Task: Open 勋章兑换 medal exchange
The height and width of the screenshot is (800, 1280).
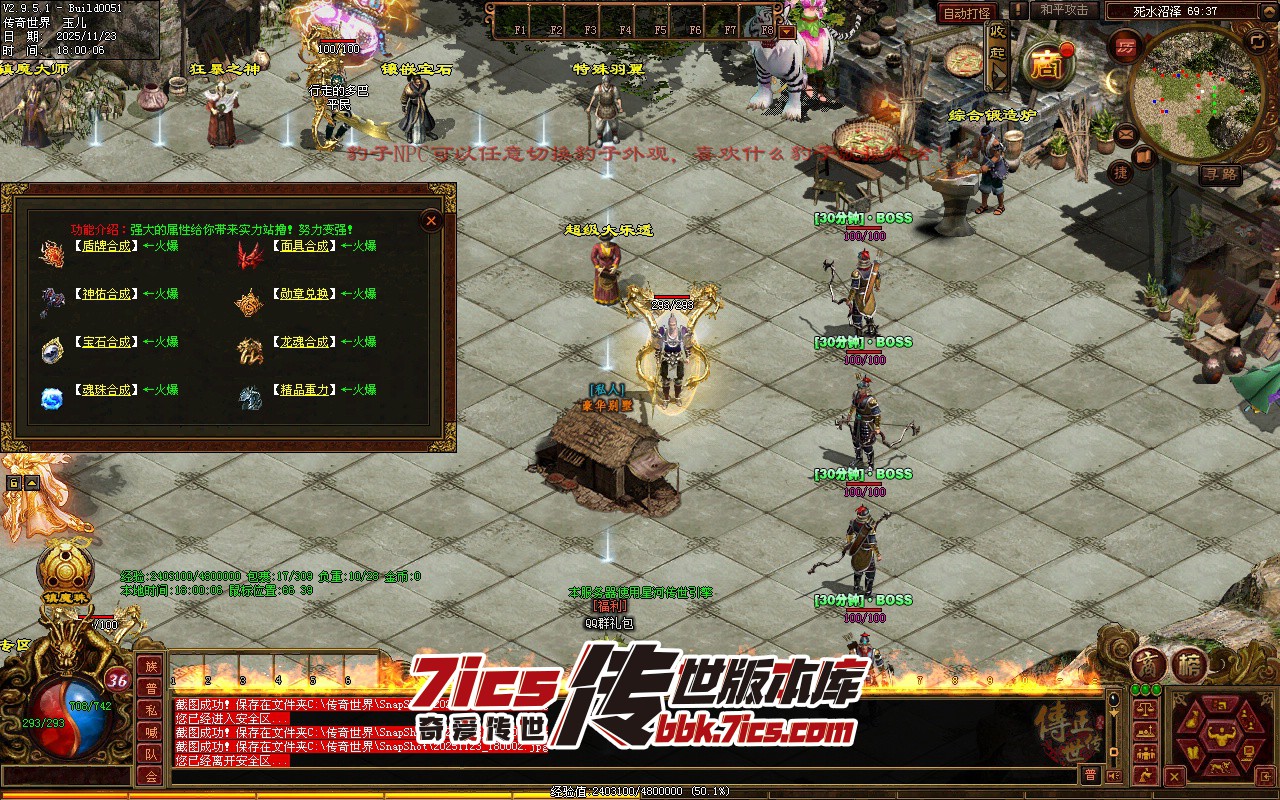Action: point(303,294)
